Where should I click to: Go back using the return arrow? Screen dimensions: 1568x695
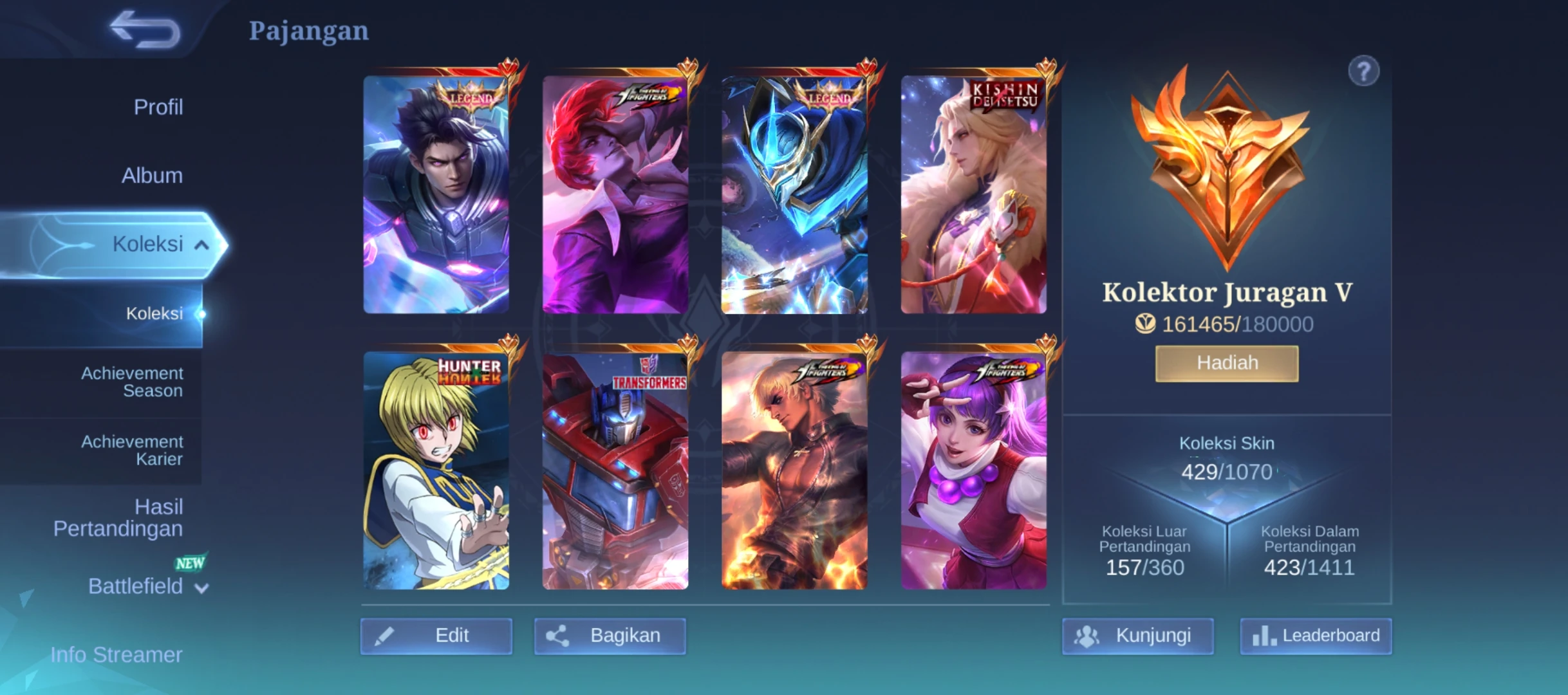click(145, 30)
